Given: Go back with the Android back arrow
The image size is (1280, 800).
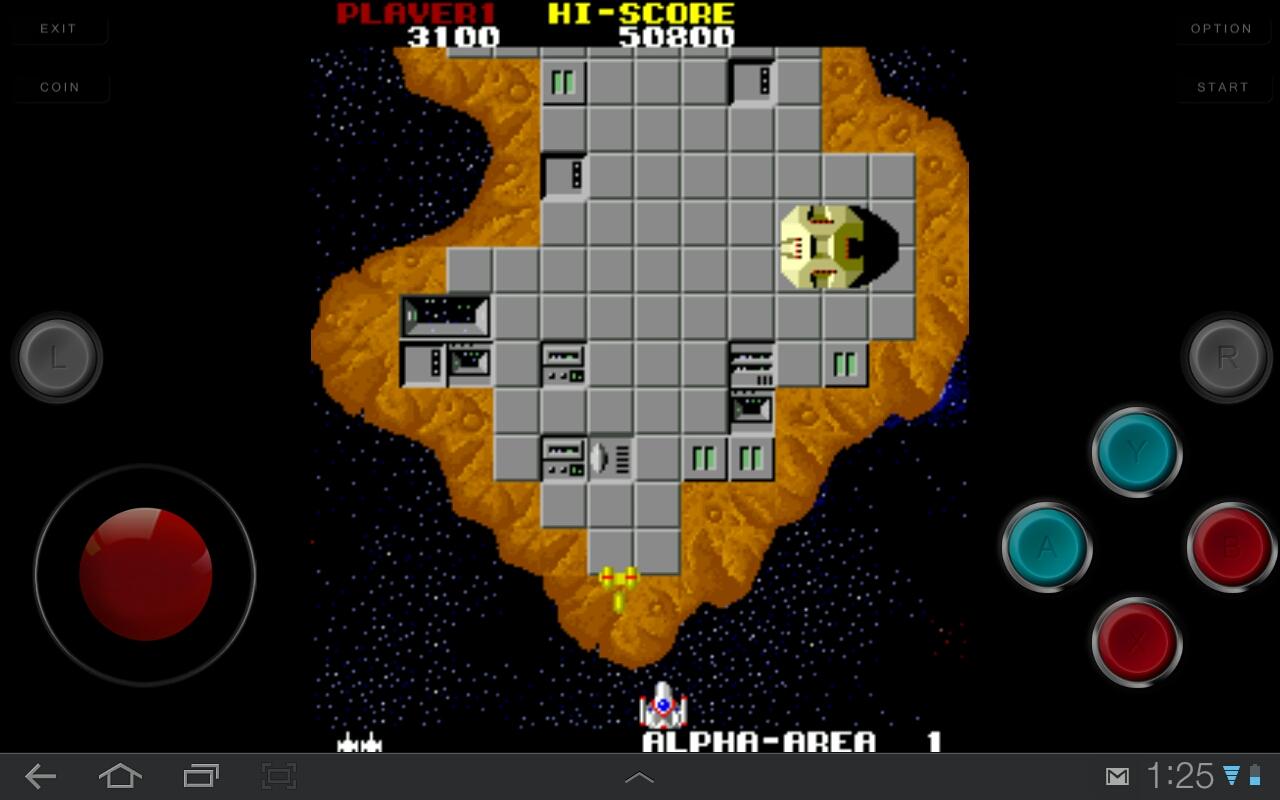Looking at the screenshot, I should coord(40,776).
